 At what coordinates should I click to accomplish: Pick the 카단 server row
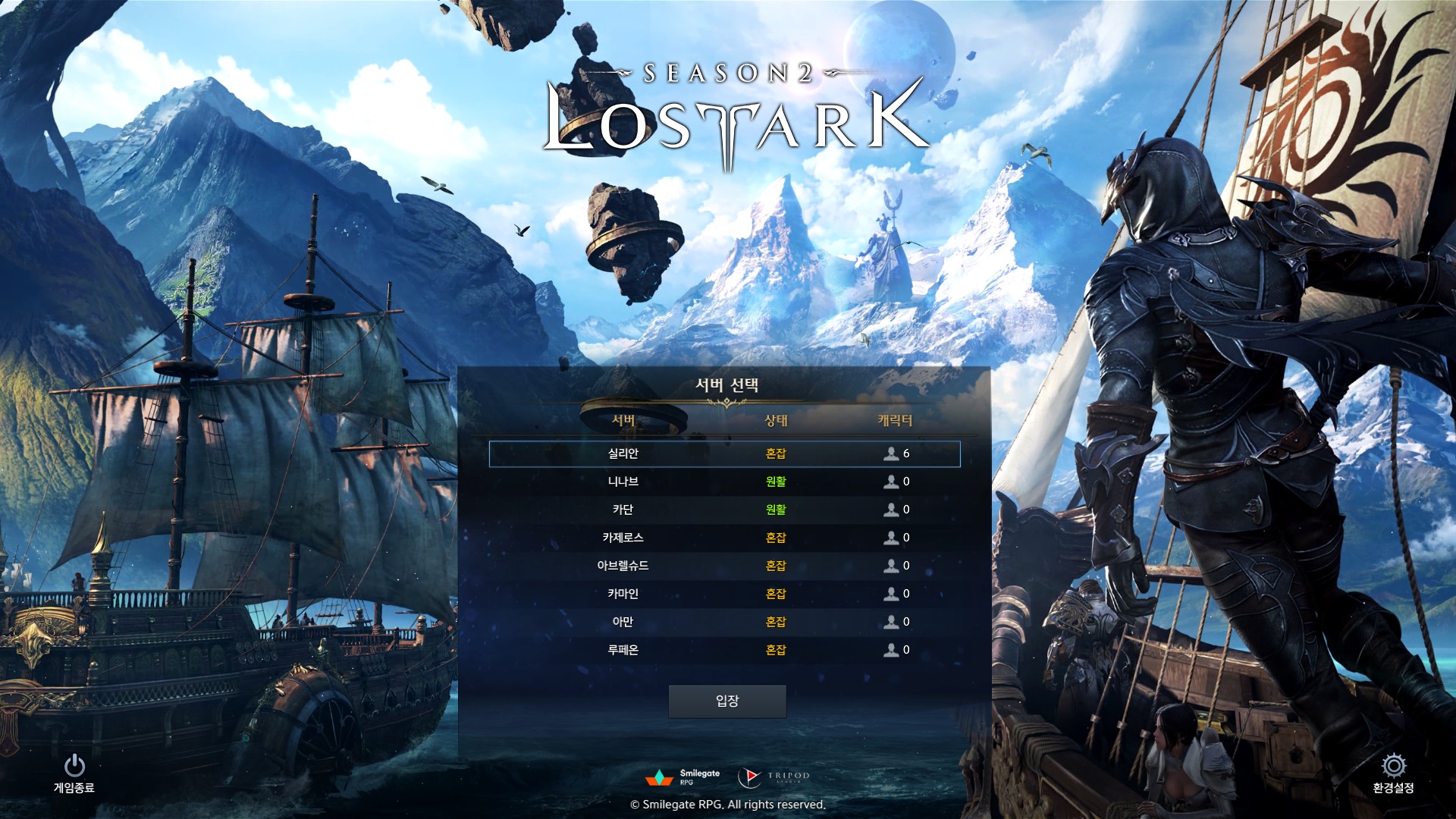724,510
